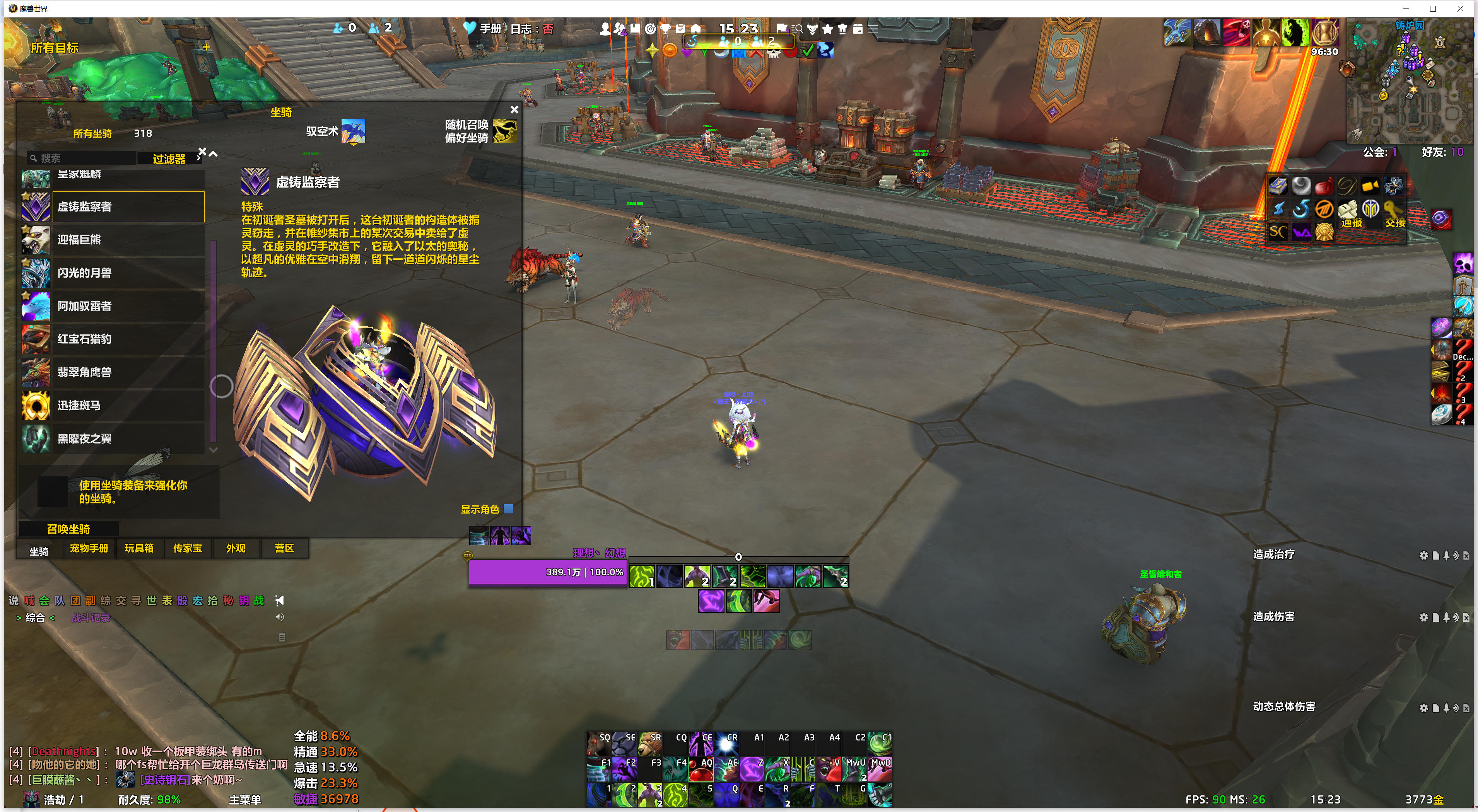Select 黑曜夜之翼 in the list
Screen dimensions: 1478x812
[x=113, y=439]
